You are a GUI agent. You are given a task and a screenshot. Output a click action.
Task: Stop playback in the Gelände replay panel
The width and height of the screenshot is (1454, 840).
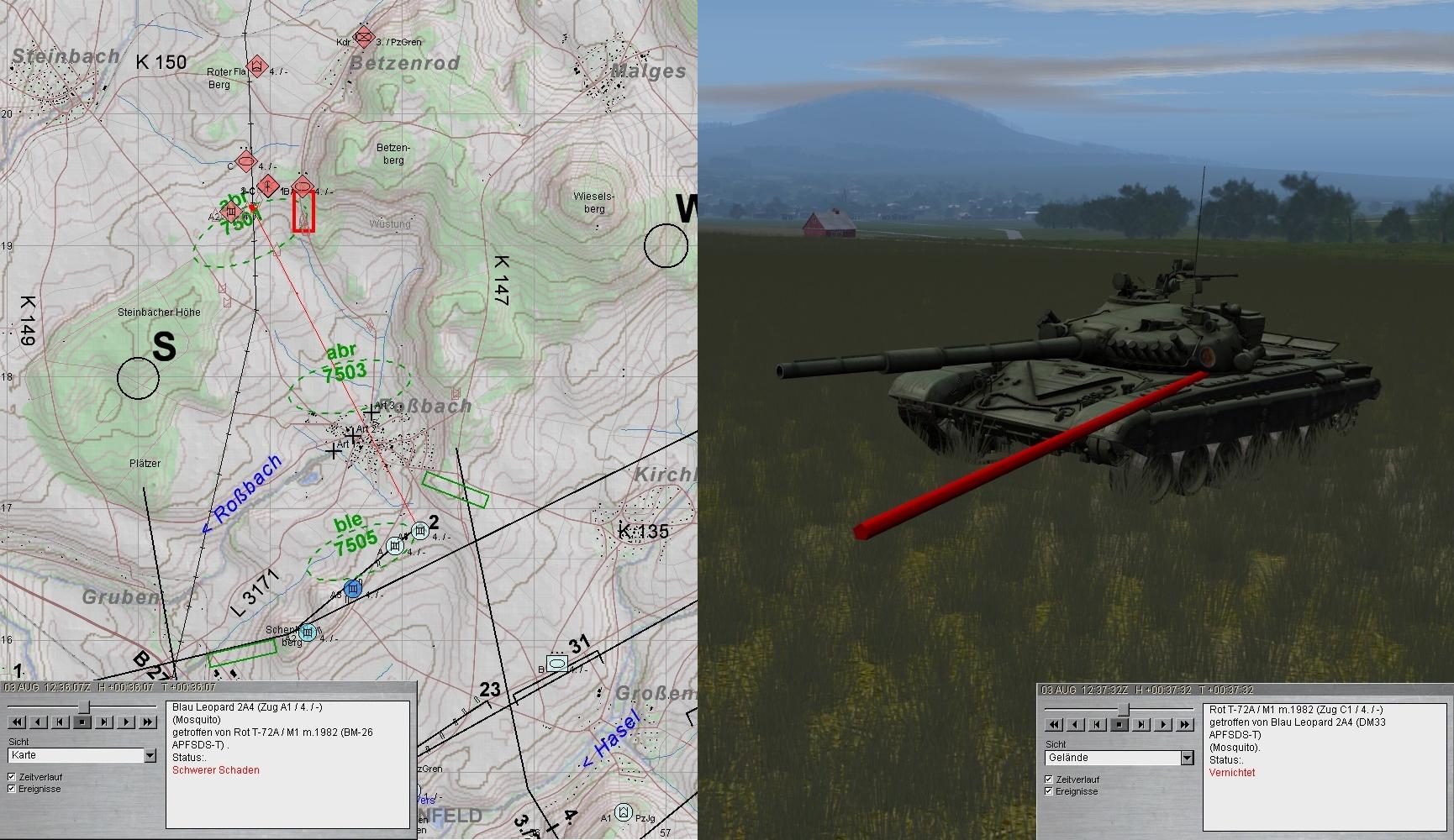pyautogui.click(x=1119, y=724)
